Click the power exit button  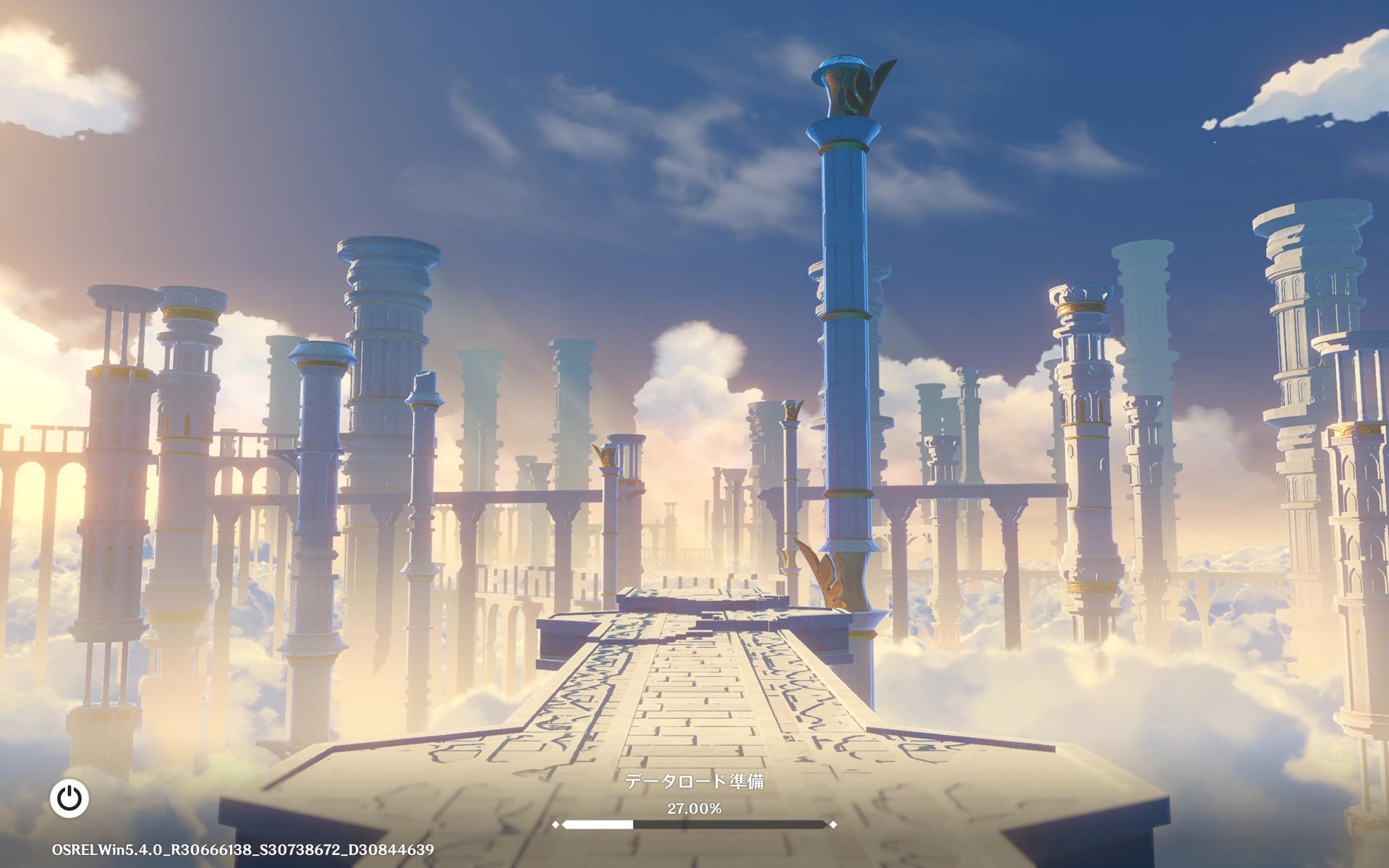[69, 799]
